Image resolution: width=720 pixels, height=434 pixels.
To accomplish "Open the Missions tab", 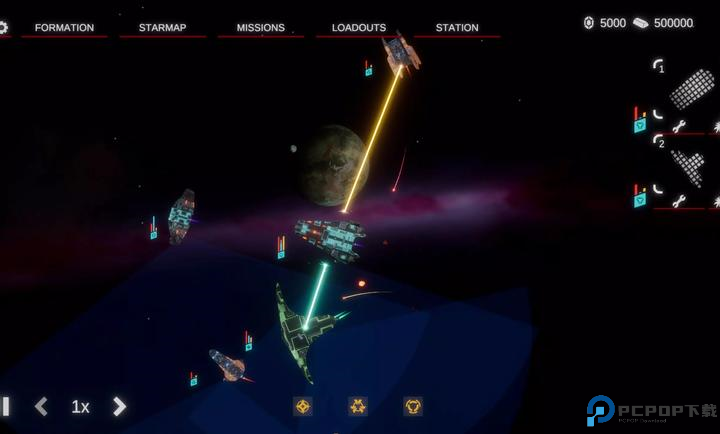I will pos(260,27).
